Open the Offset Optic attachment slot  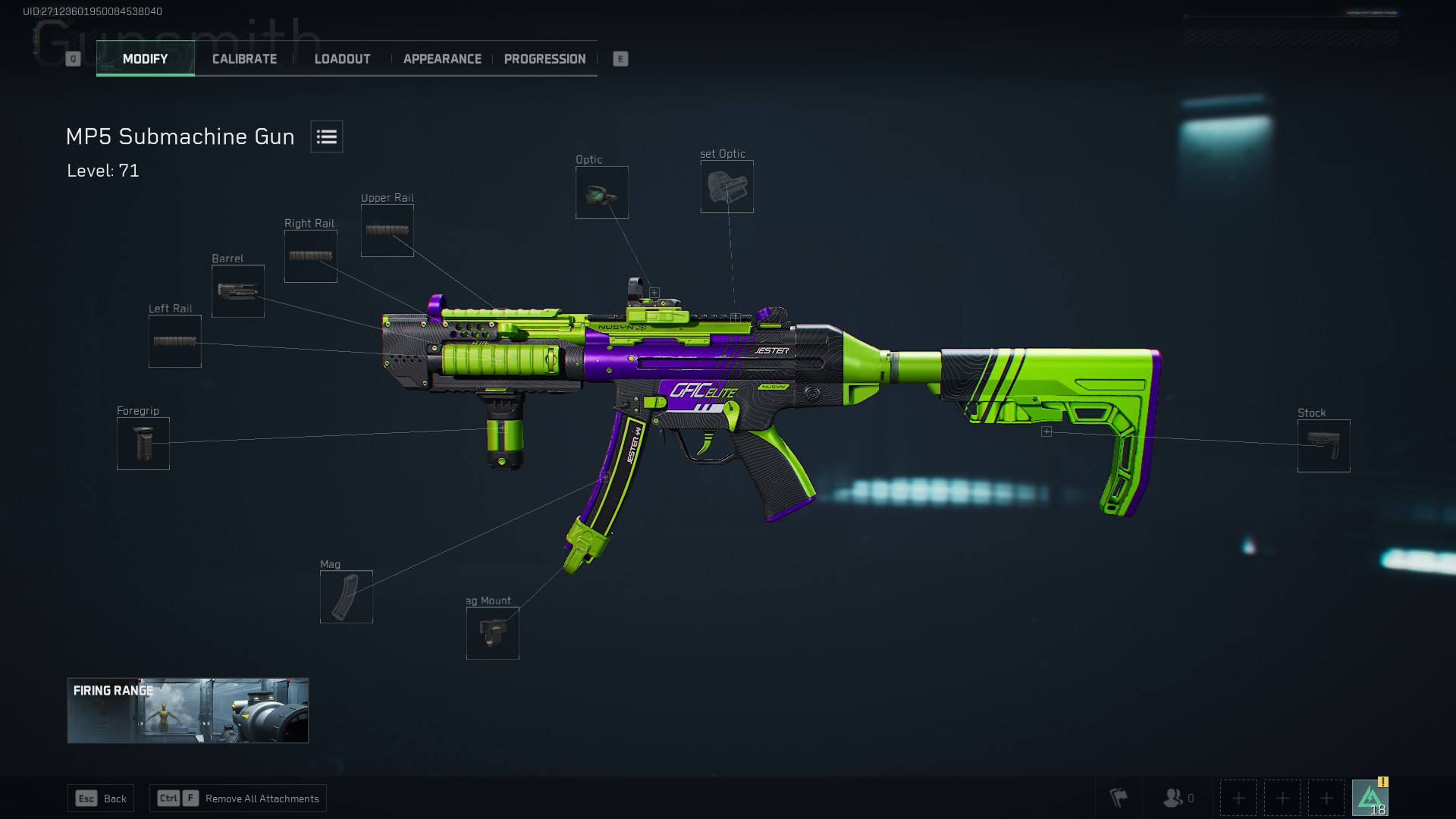coord(726,186)
